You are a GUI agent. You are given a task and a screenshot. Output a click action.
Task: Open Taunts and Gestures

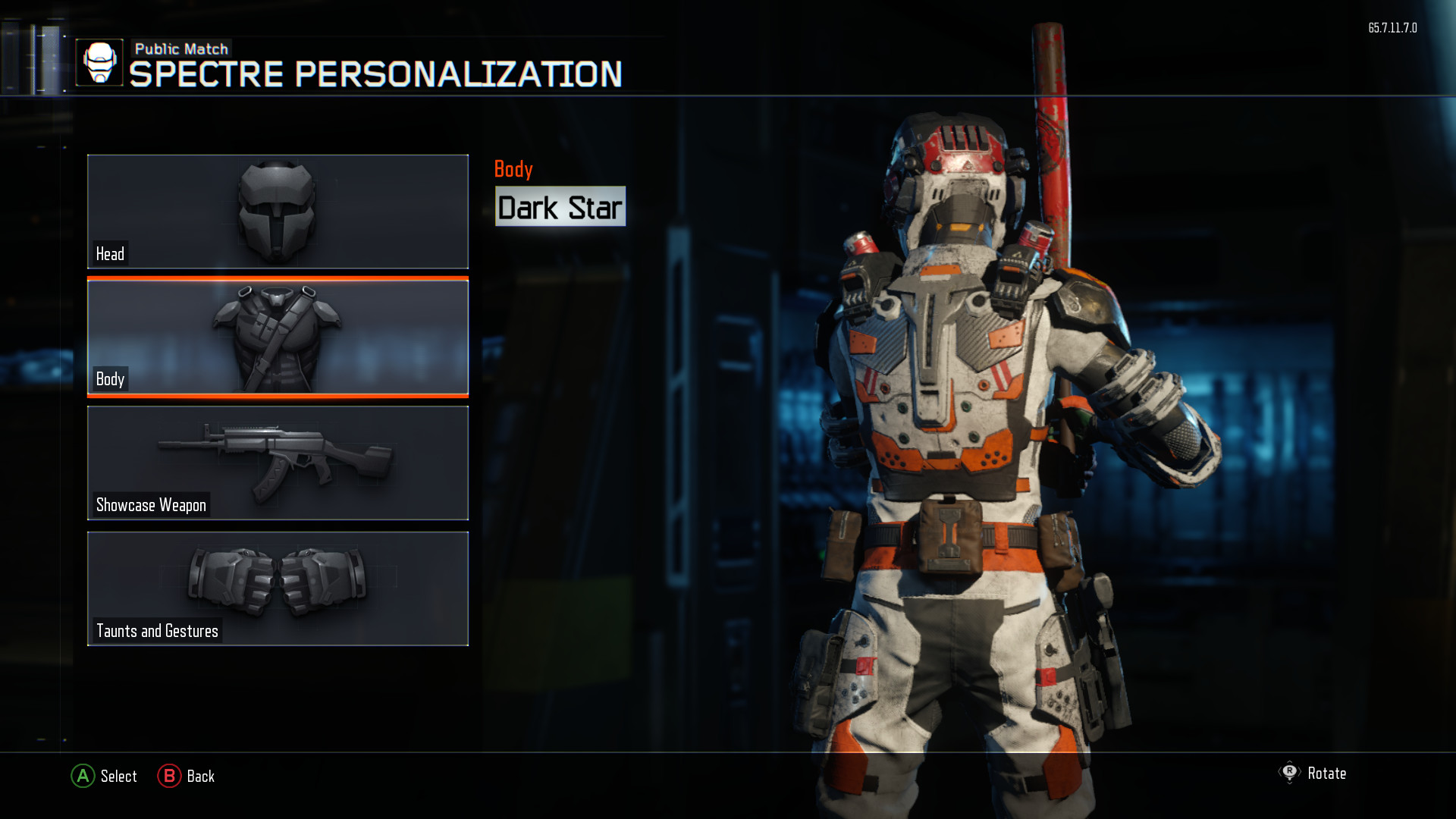(278, 588)
